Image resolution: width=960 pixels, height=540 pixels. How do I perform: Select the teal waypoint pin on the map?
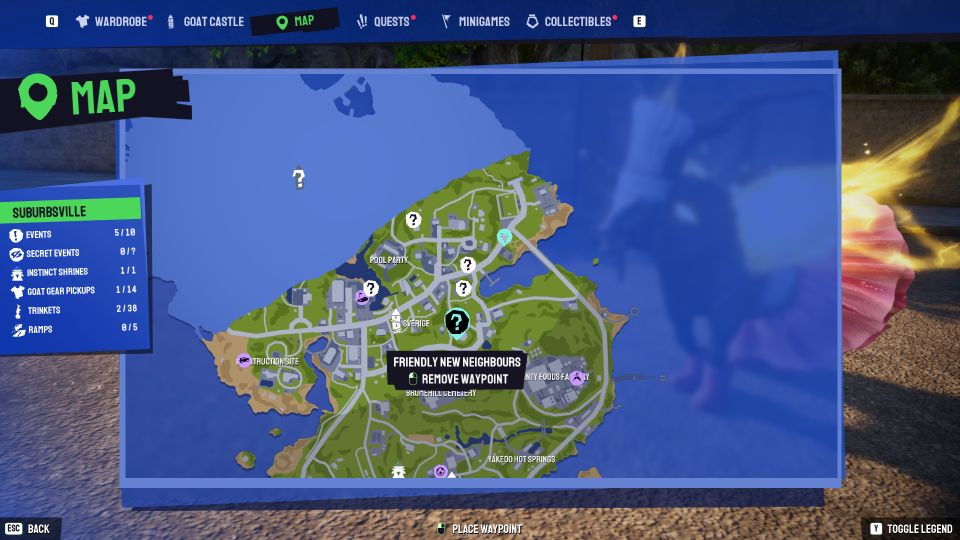tap(505, 237)
